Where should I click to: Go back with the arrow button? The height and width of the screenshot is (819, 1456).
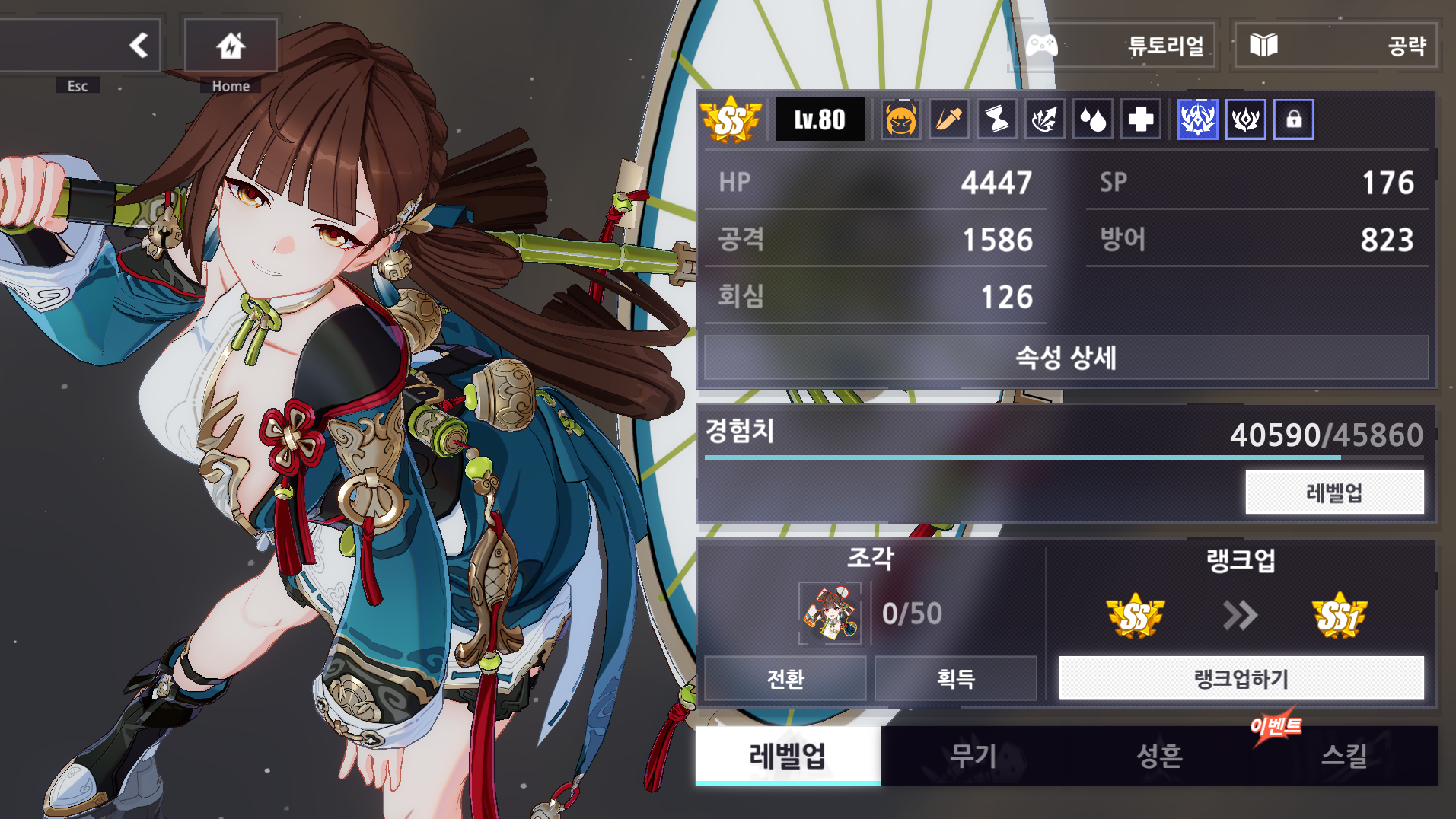(139, 46)
